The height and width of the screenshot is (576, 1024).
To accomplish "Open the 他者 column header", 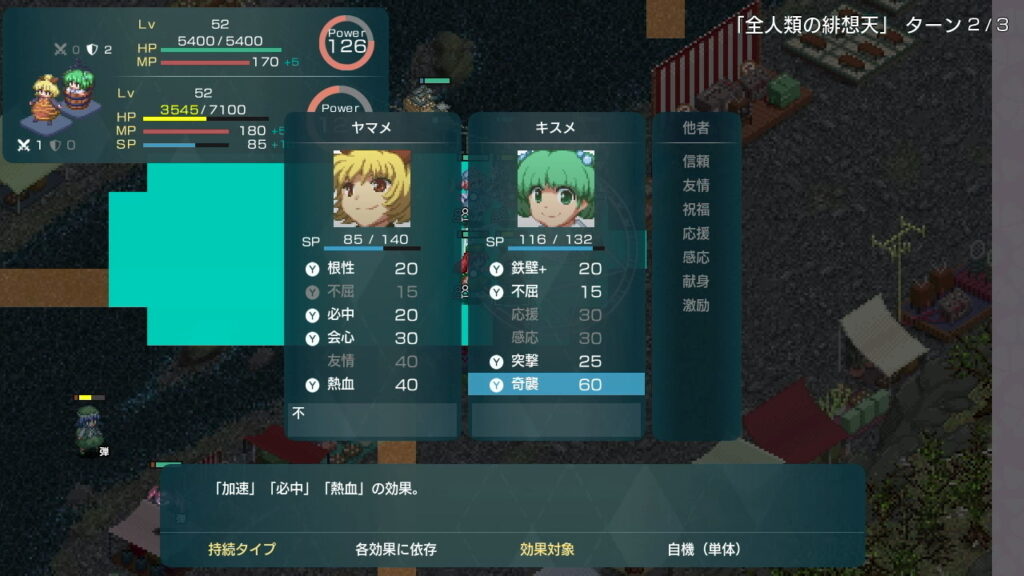I will [696, 128].
